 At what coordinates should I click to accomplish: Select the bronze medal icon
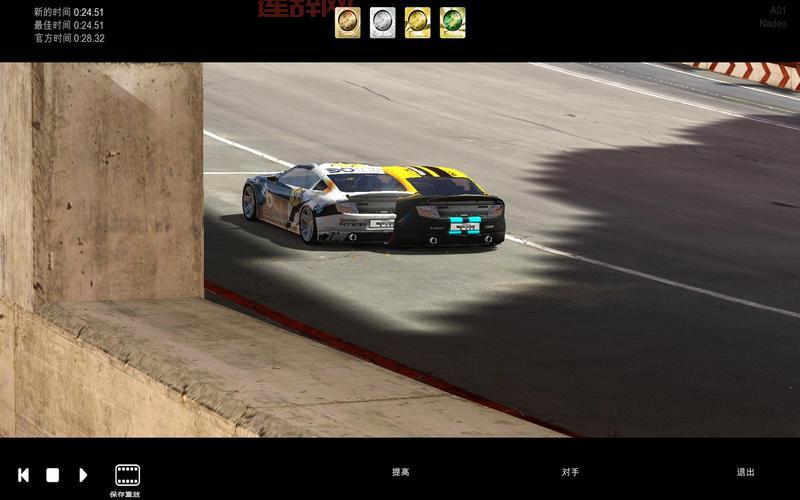348,22
